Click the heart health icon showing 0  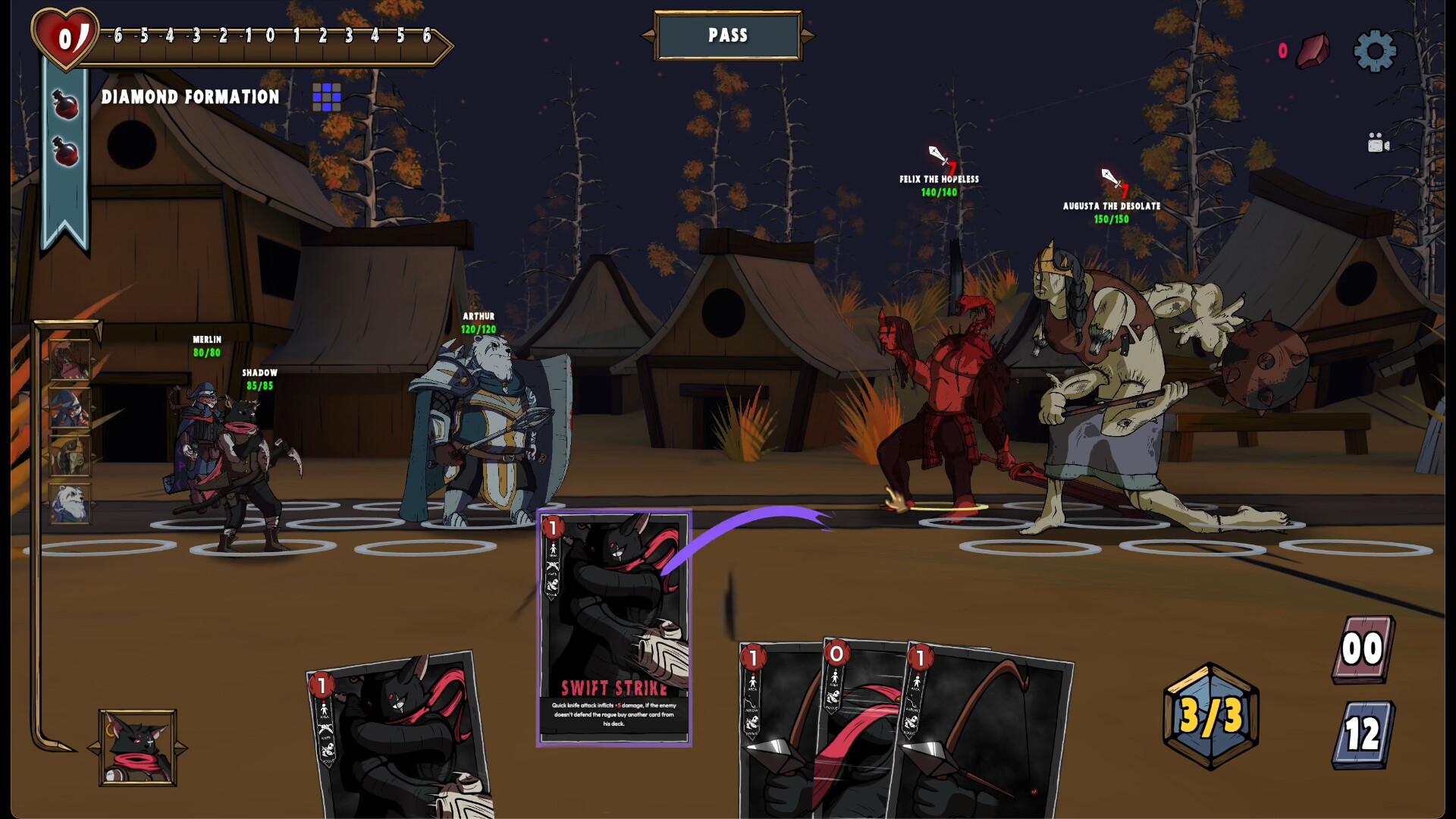pos(65,34)
